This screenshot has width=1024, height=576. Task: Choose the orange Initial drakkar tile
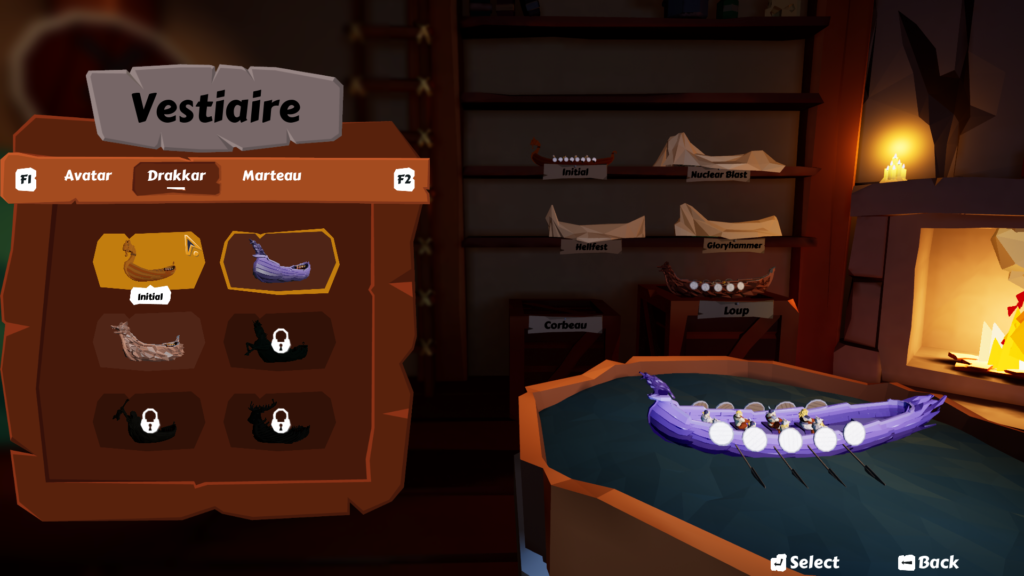point(149,260)
